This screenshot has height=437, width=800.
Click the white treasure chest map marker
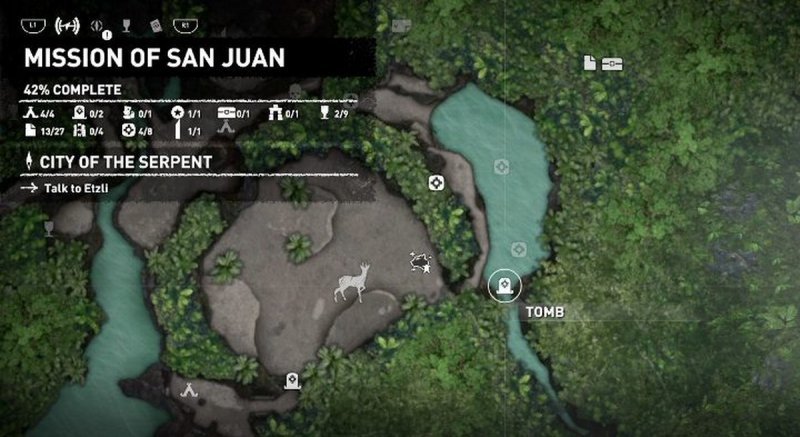coord(613,63)
